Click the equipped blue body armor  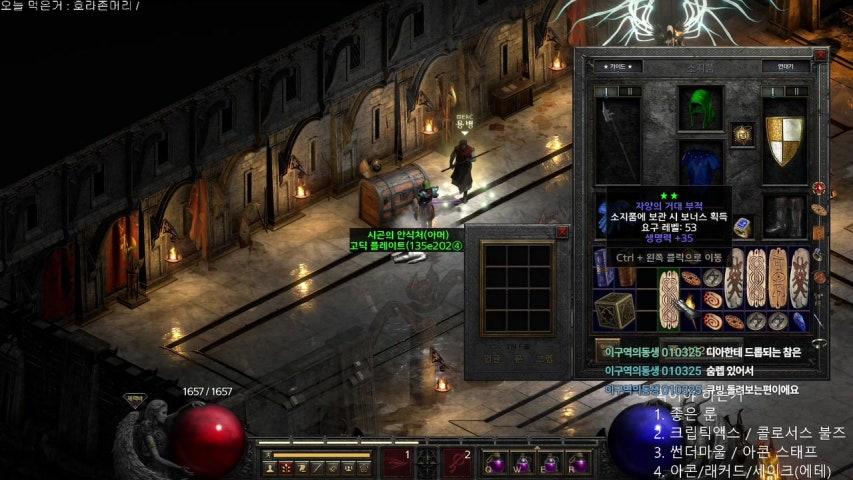pos(699,165)
